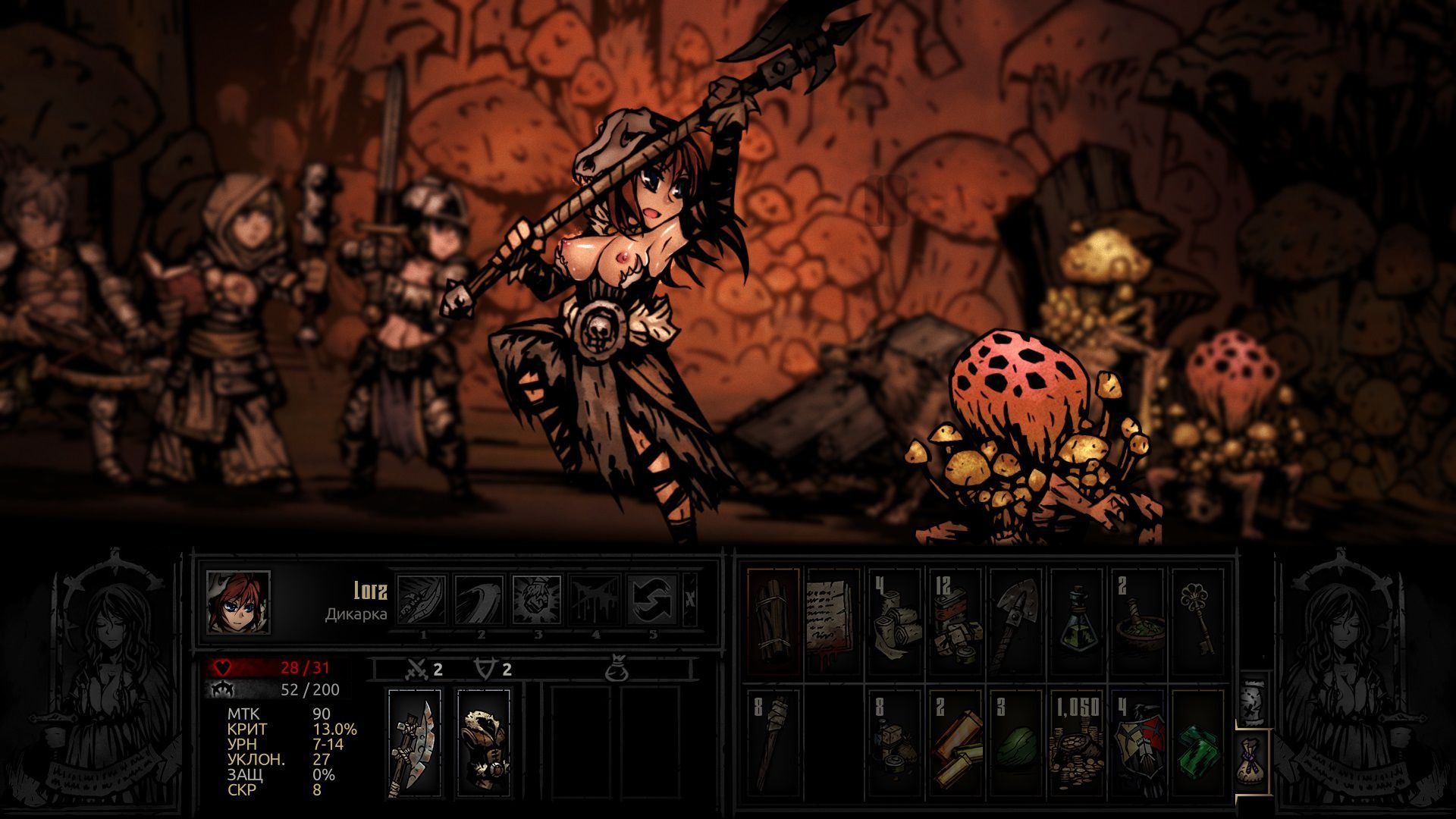Screen dimensions: 1456x819
Task: Activate the fist punch skill in slot 3
Action: [537, 600]
